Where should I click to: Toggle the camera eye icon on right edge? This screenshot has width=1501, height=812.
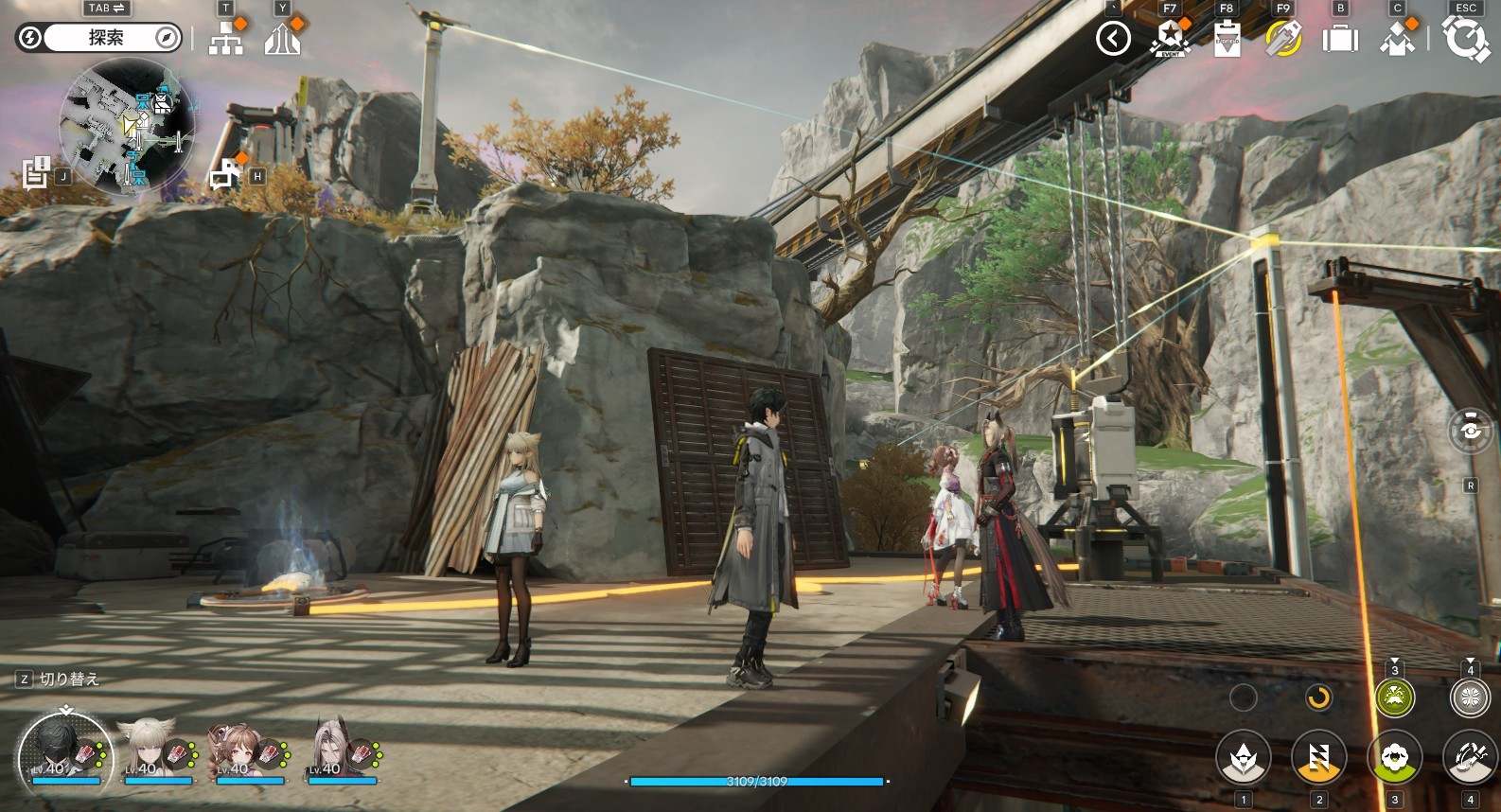click(x=1471, y=430)
